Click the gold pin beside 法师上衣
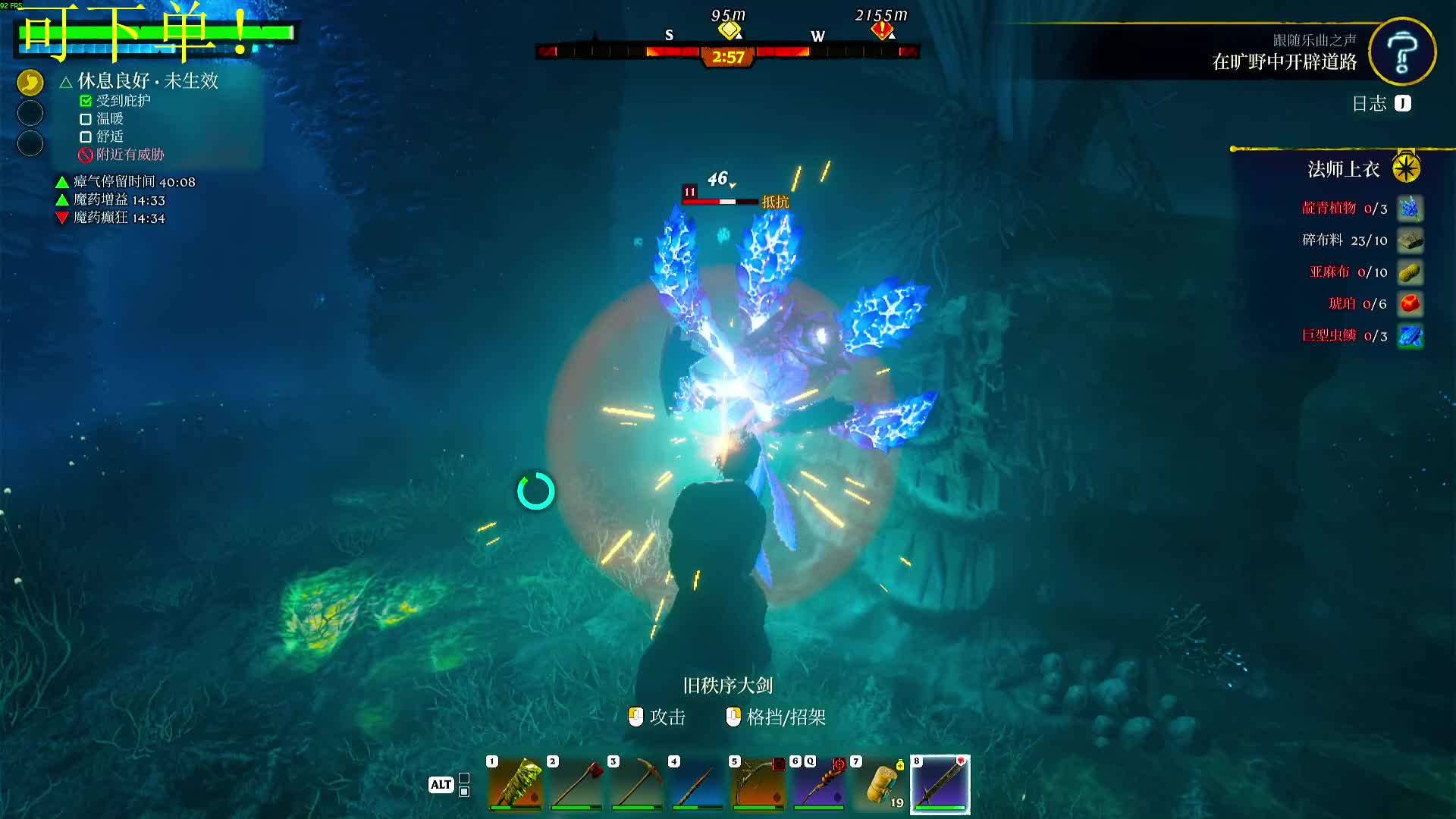This screenshot has height=819, width=1456. 1406,168
